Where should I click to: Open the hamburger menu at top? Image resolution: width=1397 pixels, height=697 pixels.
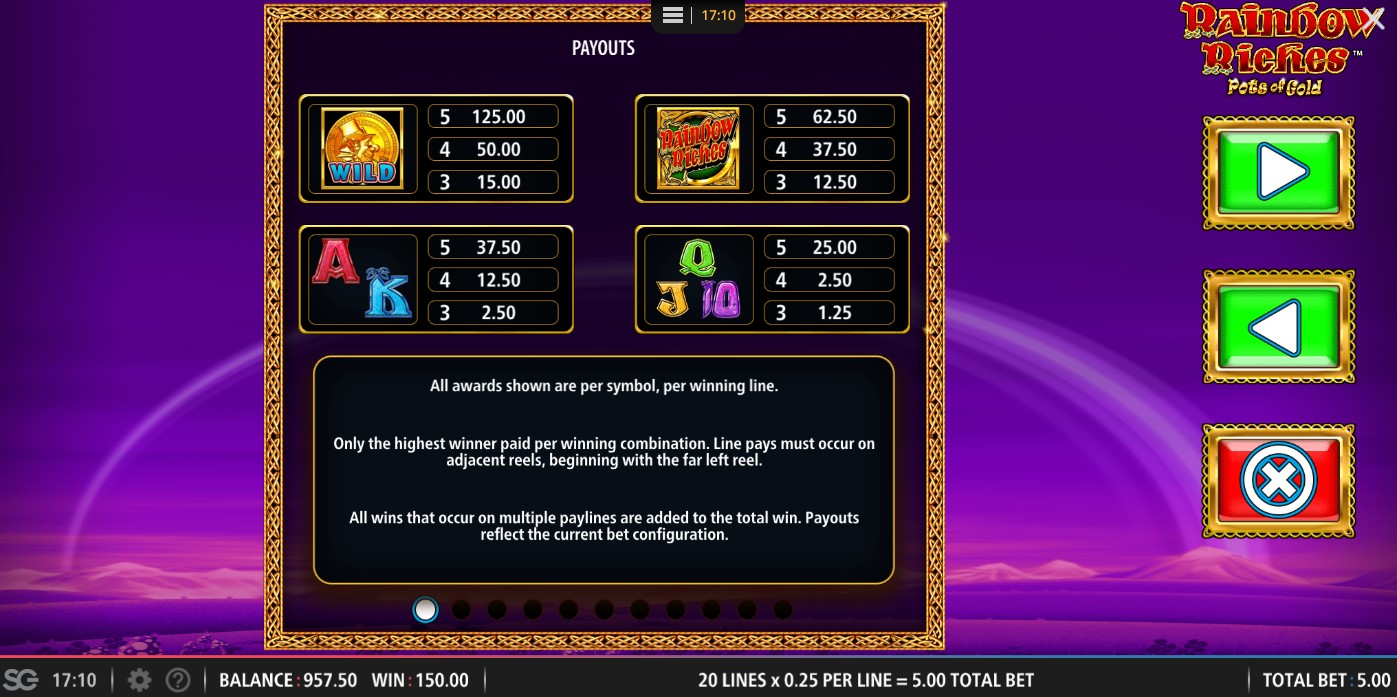click(x=673, y=16)
